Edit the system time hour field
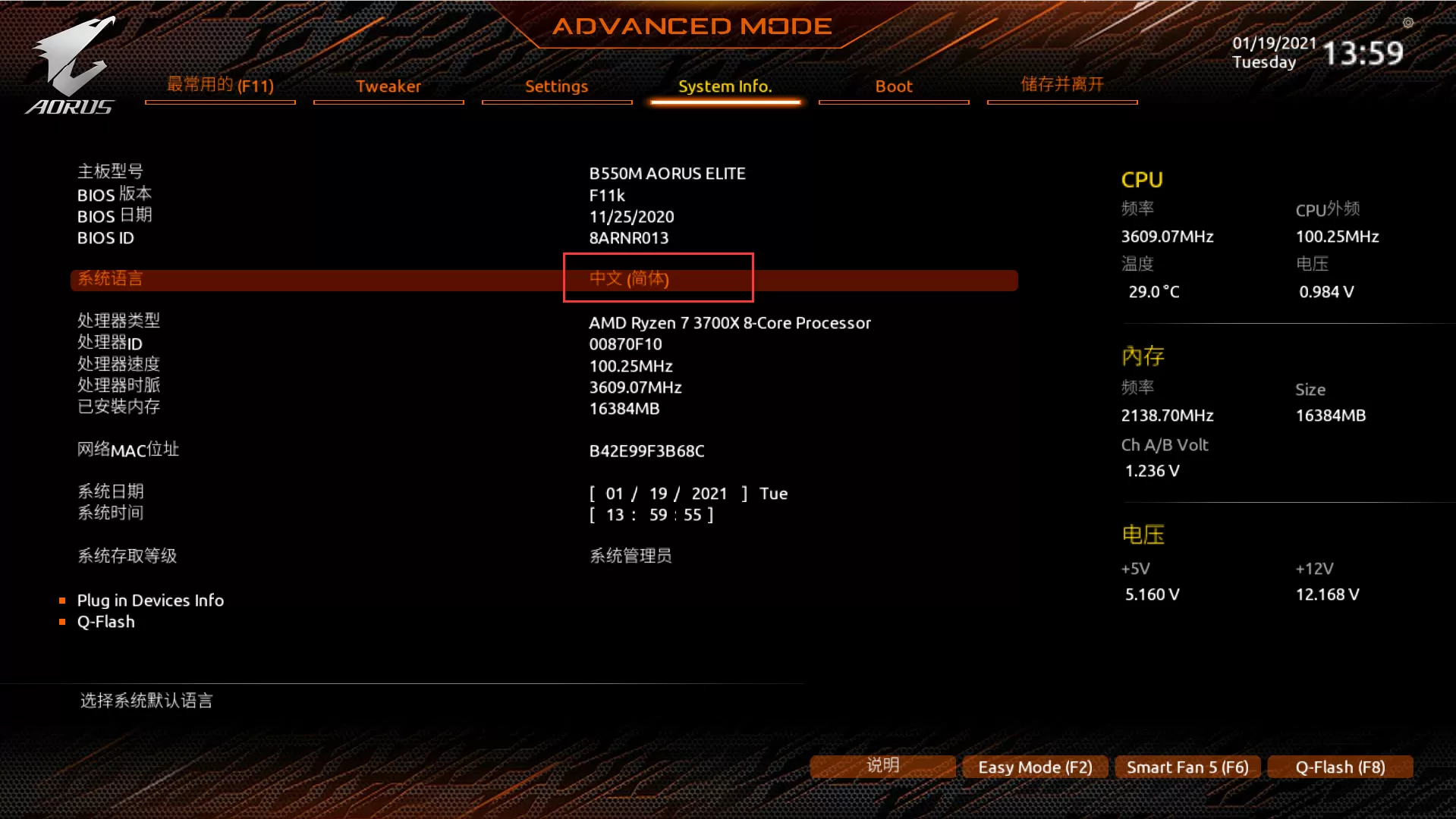Image resolution: width=1456 pixels, height=819 pixels. [x=615, y=515]
